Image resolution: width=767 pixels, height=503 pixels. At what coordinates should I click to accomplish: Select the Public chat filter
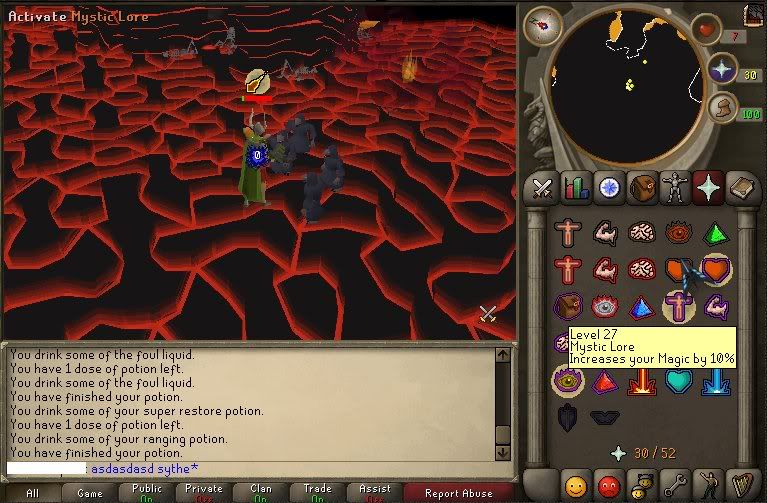pos(147,493)
